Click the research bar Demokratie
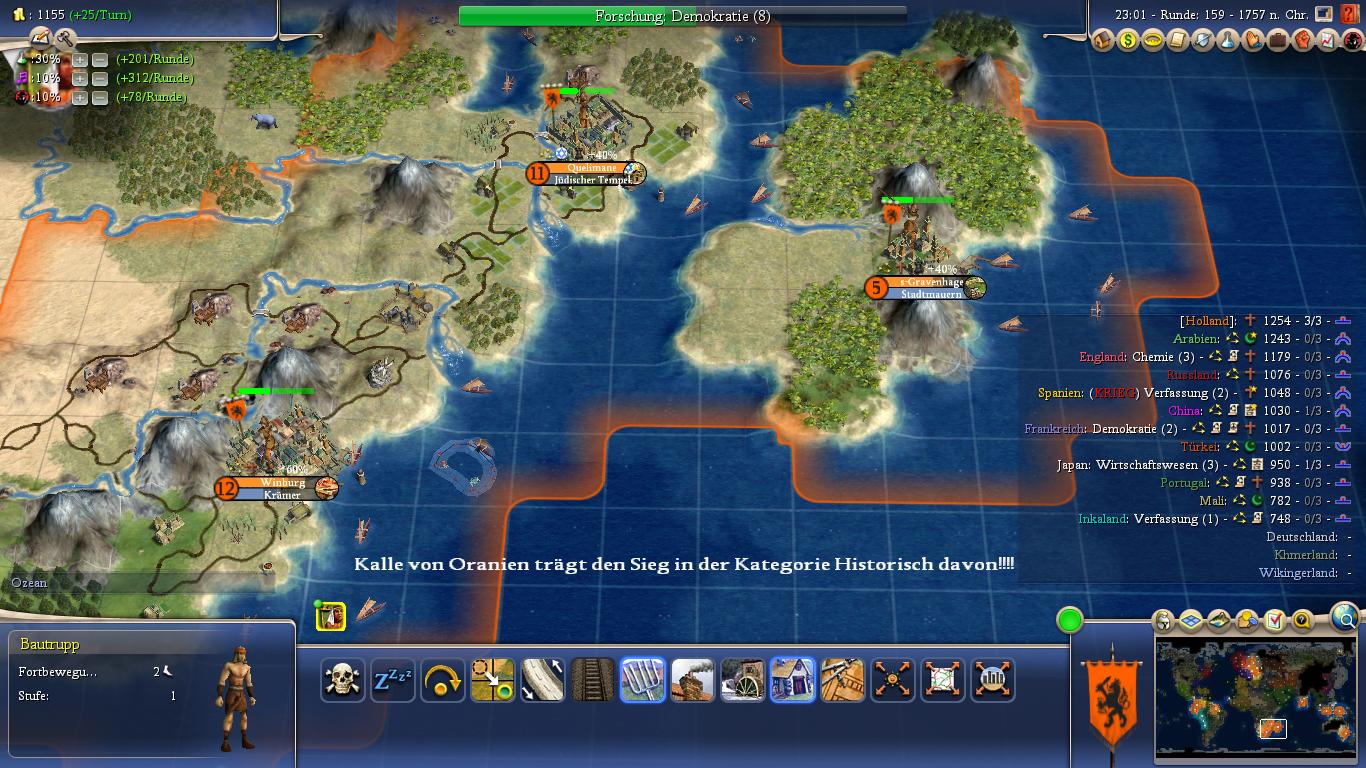 click(682, 16)
